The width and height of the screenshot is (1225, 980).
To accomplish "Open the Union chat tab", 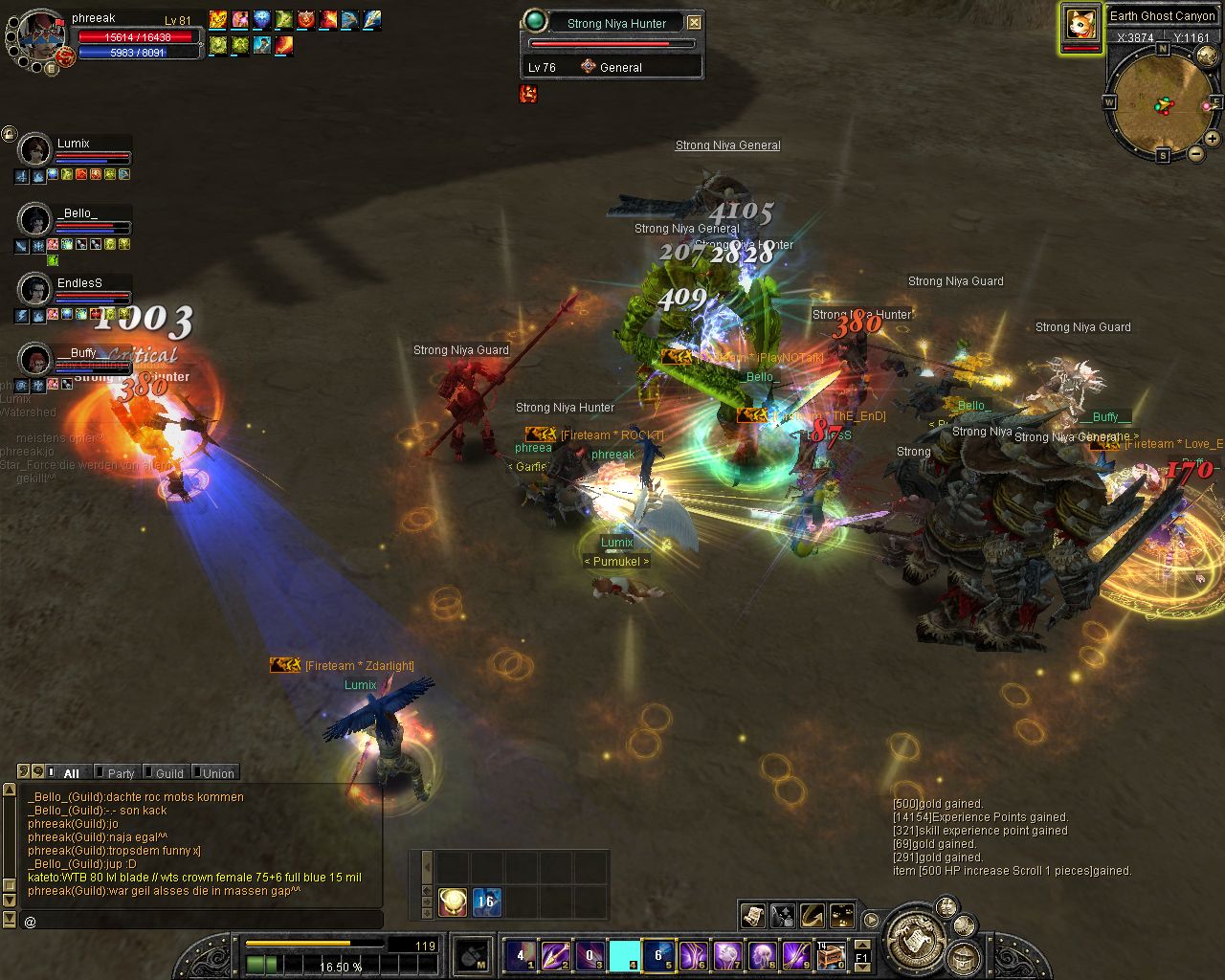I will pos(217,773).
